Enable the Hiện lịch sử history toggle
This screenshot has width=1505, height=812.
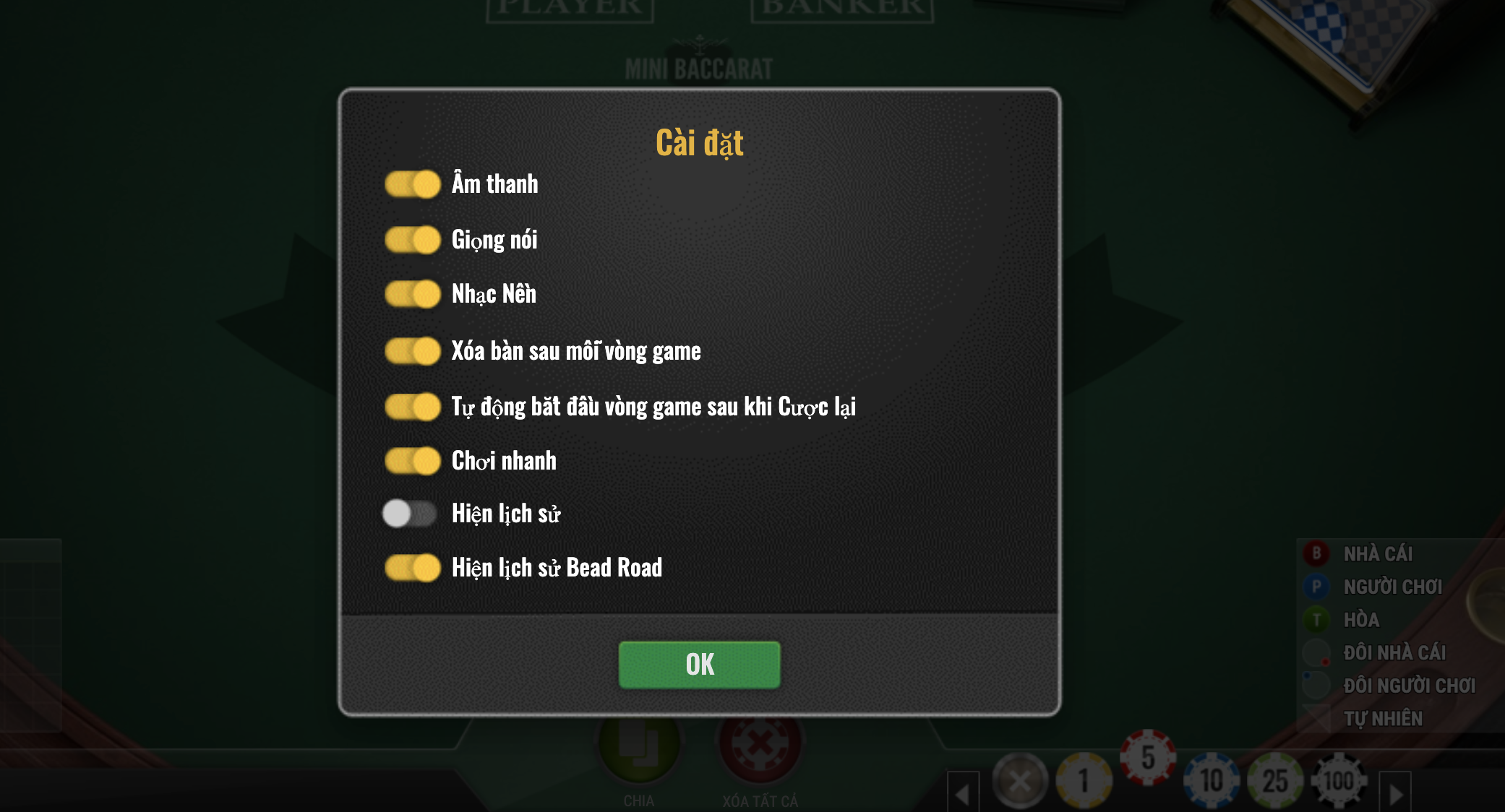(x=409, y=514)
